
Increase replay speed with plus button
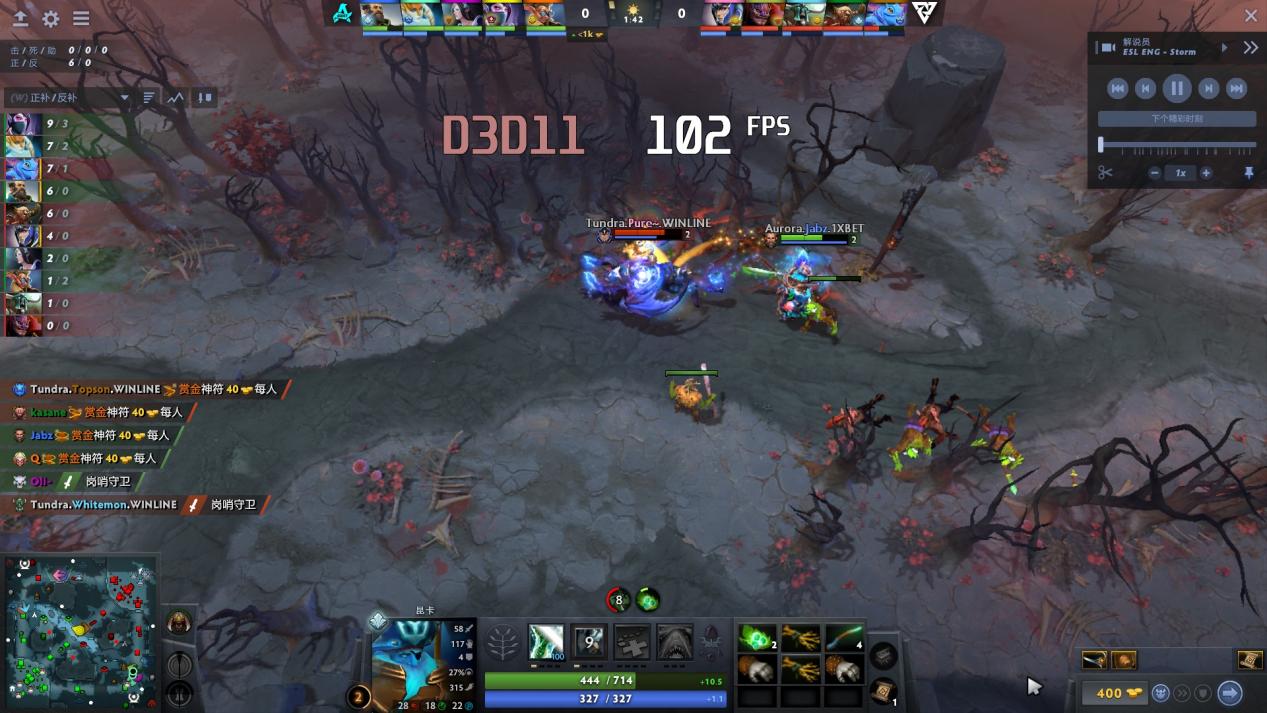click(1206, 173)
